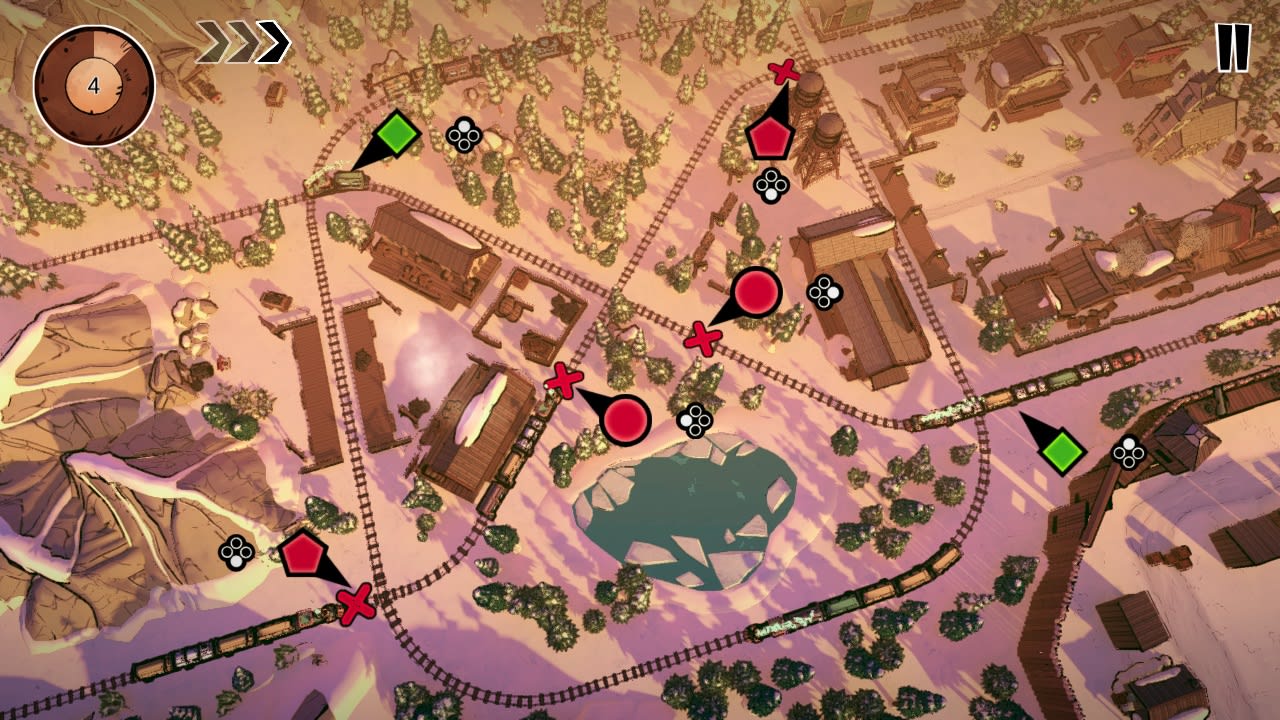
Task: Click the speed chevrons at the top
Action: click(243, 41)
